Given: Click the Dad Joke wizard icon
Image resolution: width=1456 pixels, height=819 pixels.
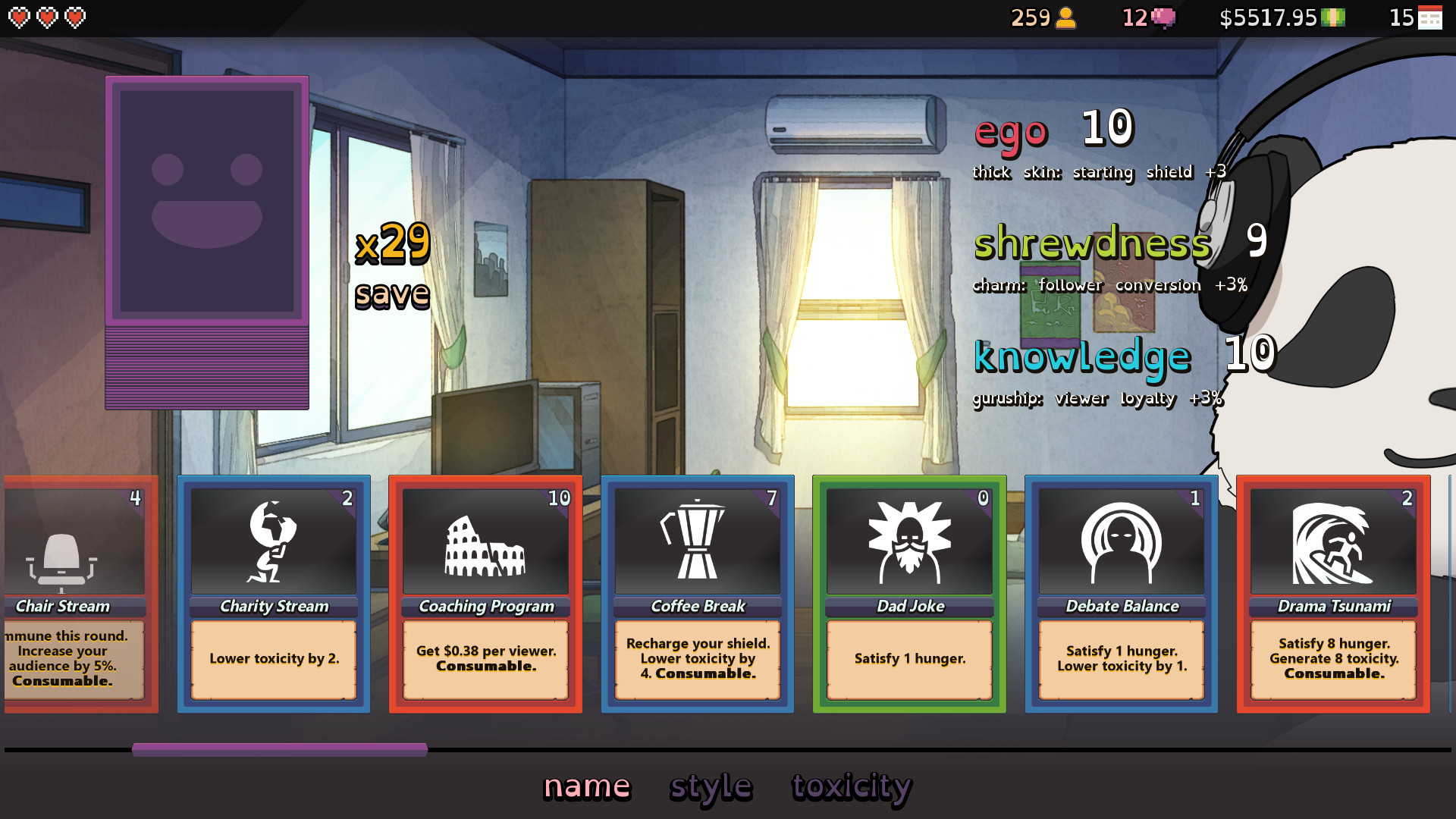Looking at the screenshot, I should (x=908, y=540).
